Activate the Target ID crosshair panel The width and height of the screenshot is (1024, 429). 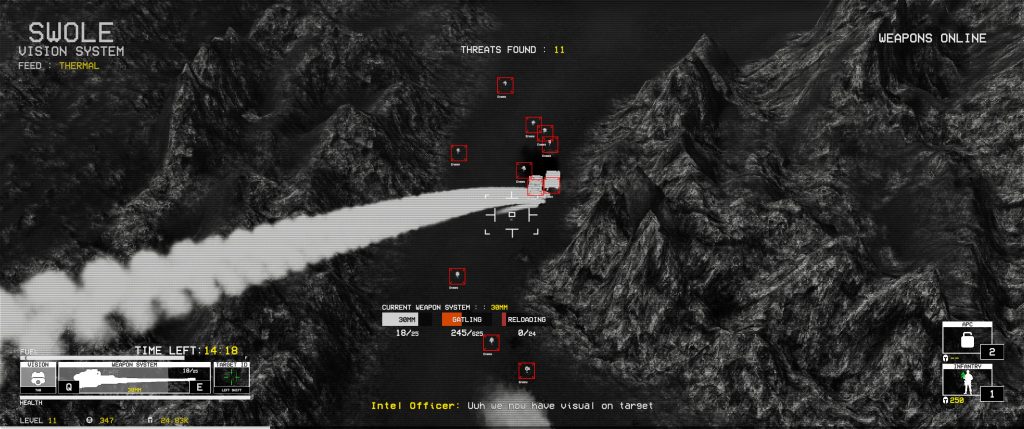tap(231, 378)
